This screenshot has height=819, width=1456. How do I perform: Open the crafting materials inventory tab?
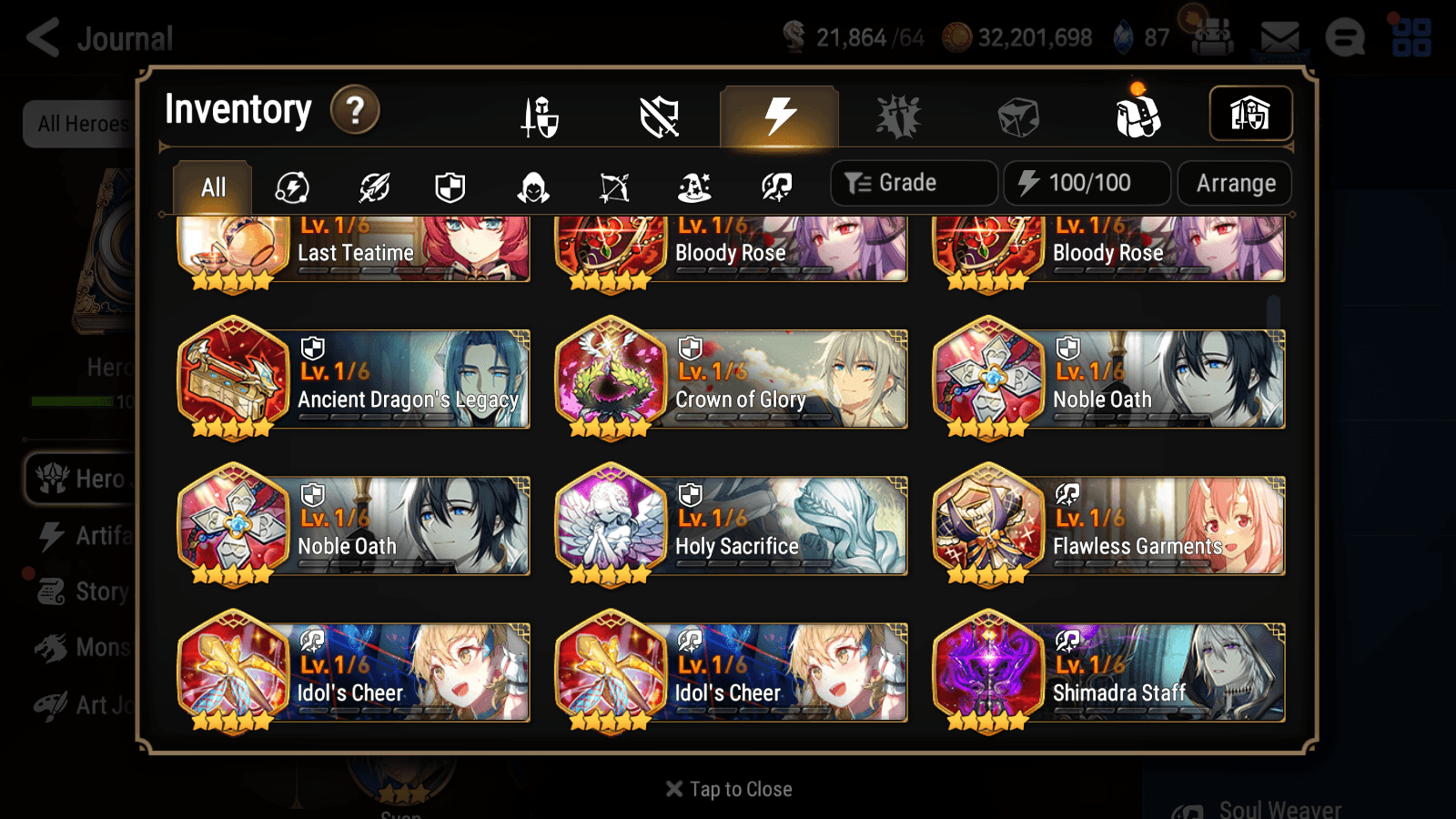(x=1017, y=116)
